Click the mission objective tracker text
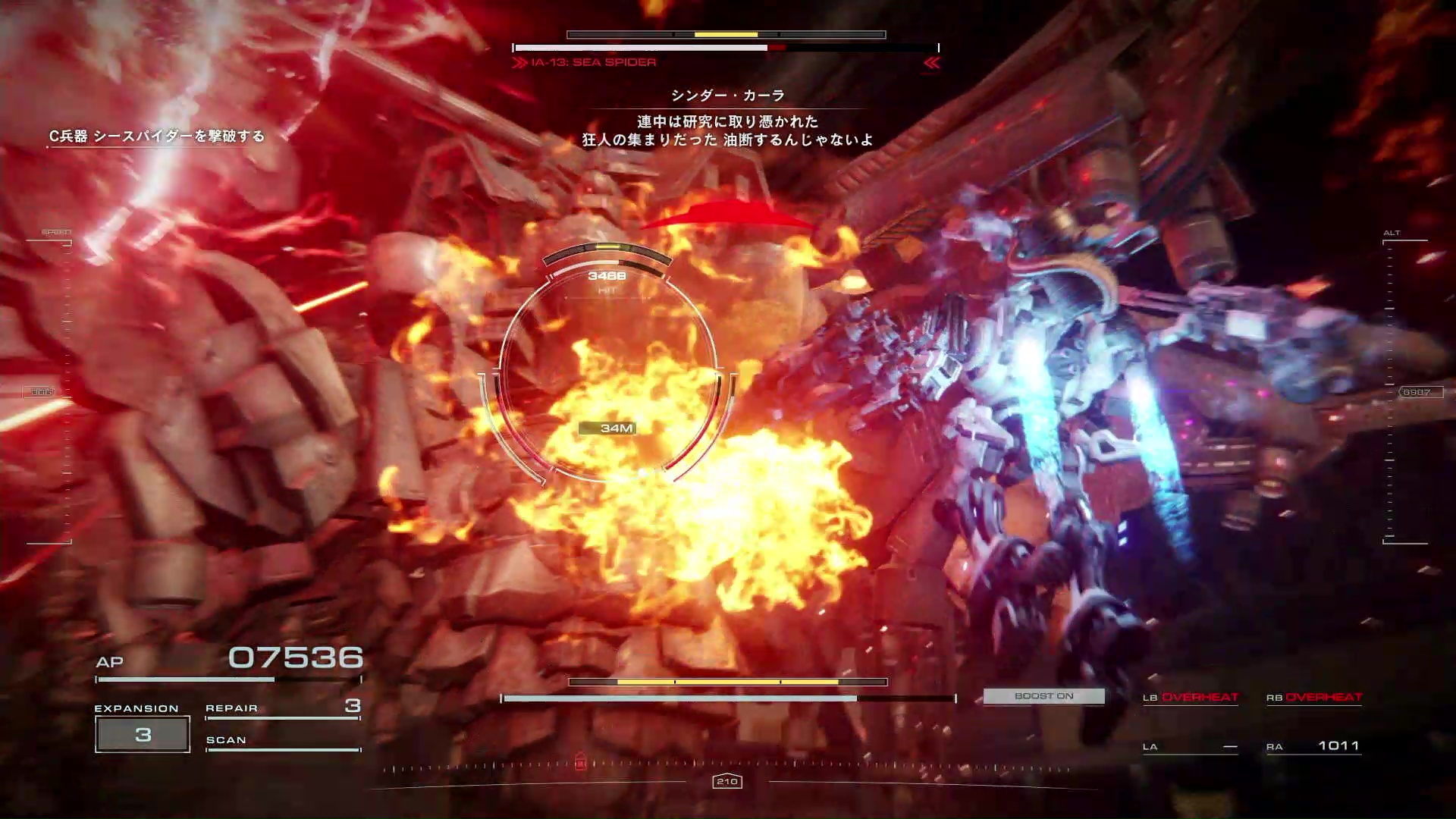This screenshot has height=819, width=1456. tap(157, 136)
